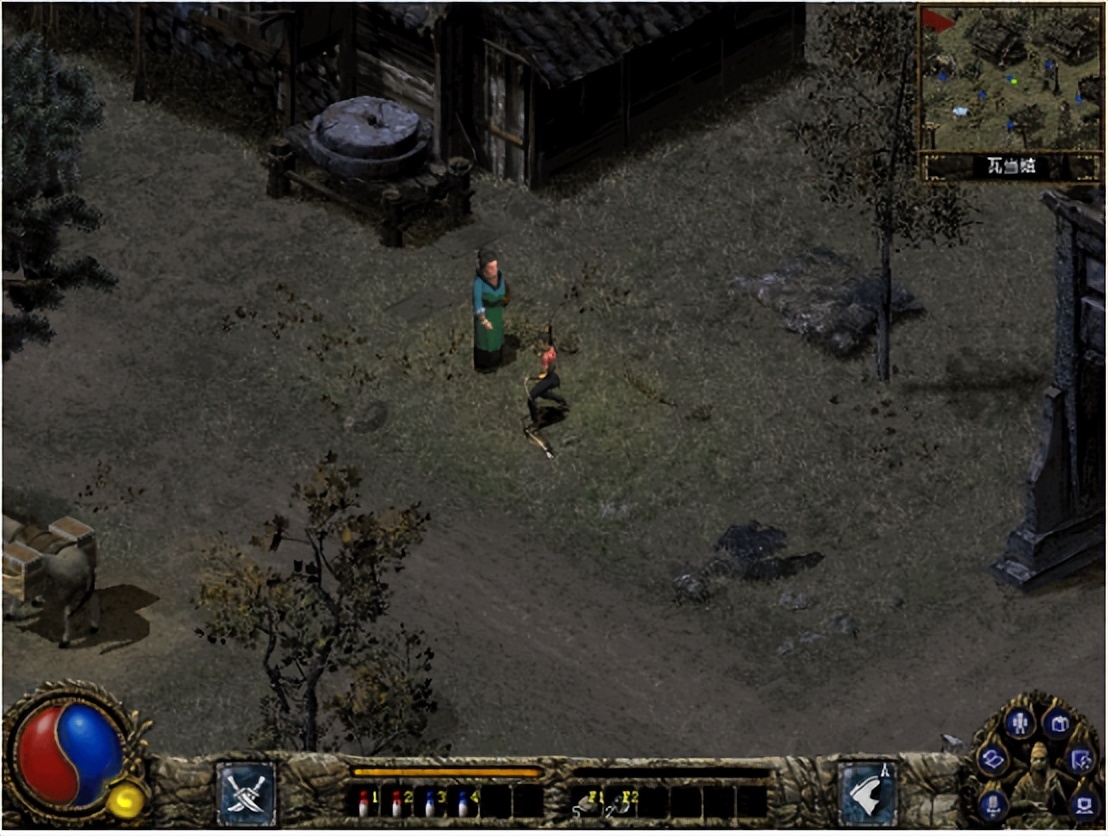Open the character figure menu button
The height and width of the screenshot is (836, 1108).
click(x=1019, y=722)
